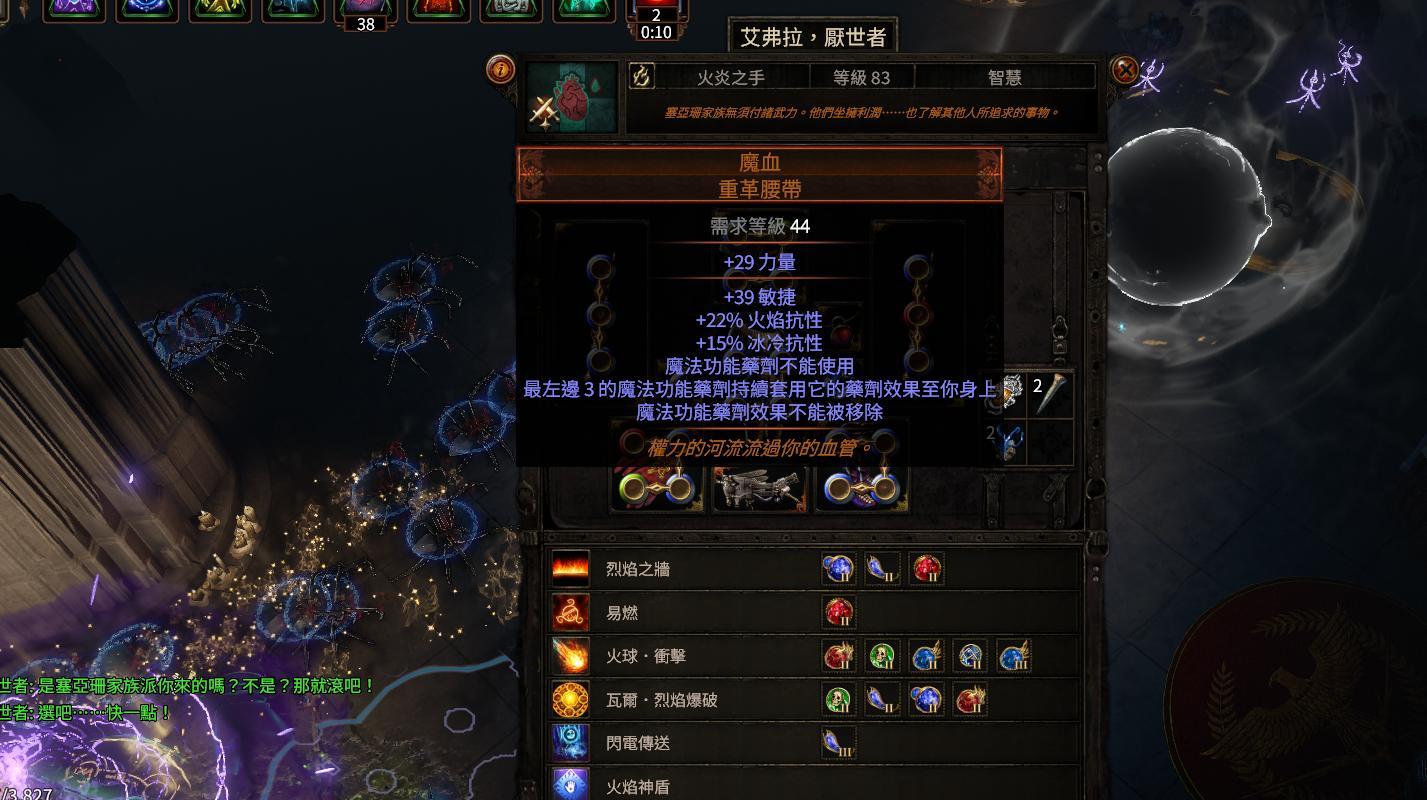The height and width of the screenshot is (800, 1427).
Task: Click the 等級 83 level label
Action: click(859, 77)
